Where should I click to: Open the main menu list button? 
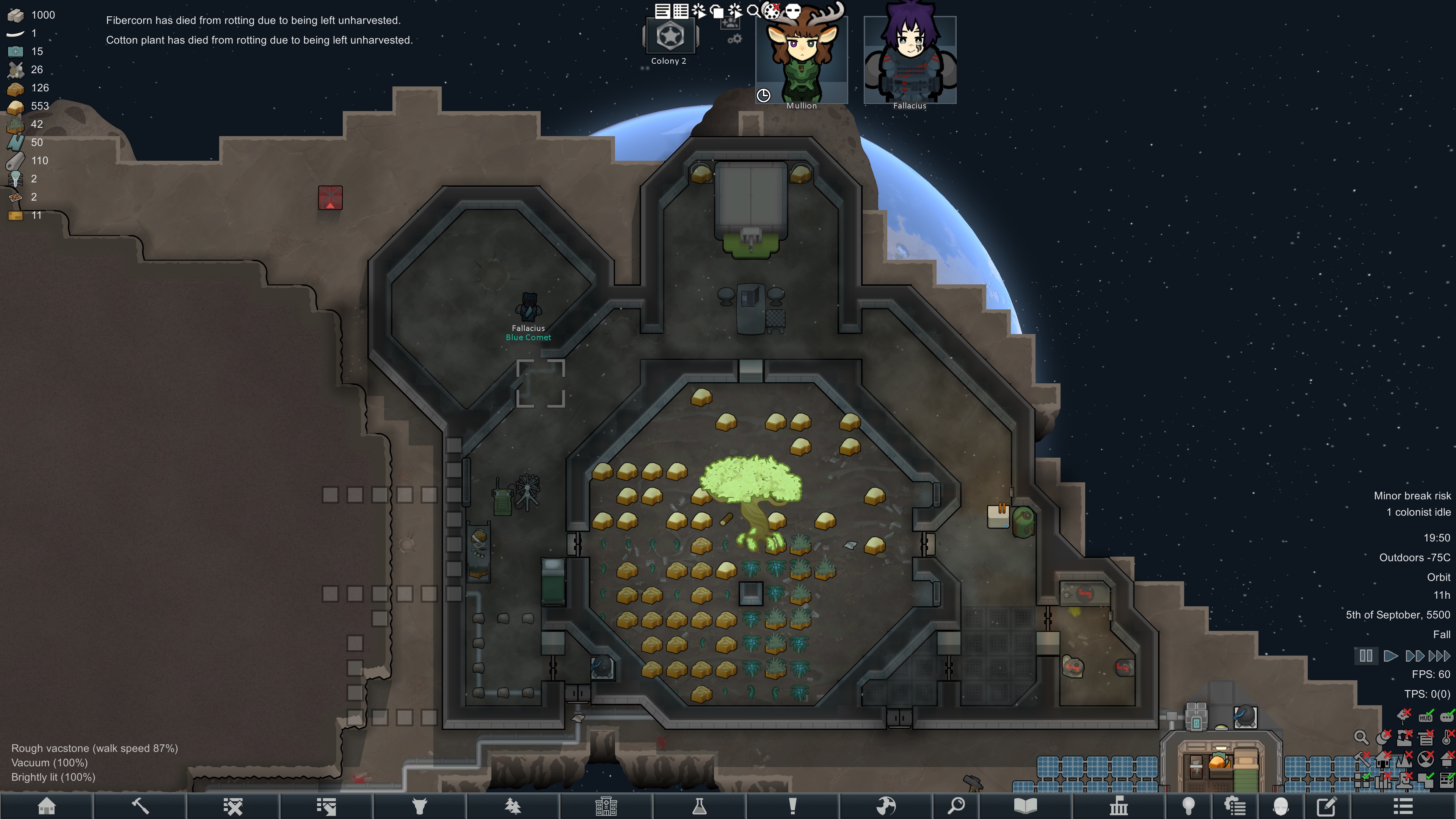coord(1403,806)
